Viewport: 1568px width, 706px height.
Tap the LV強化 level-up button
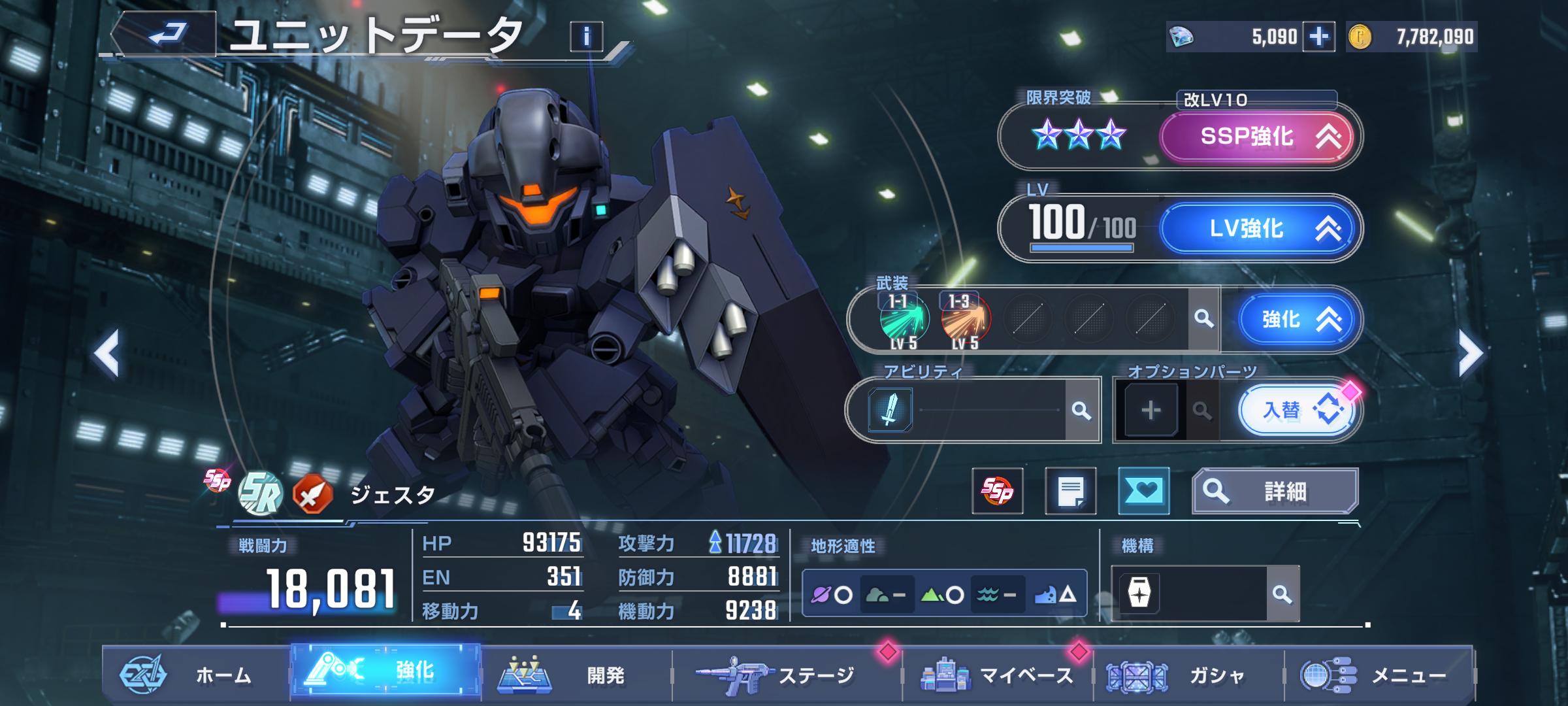[x=1256, y=228]
